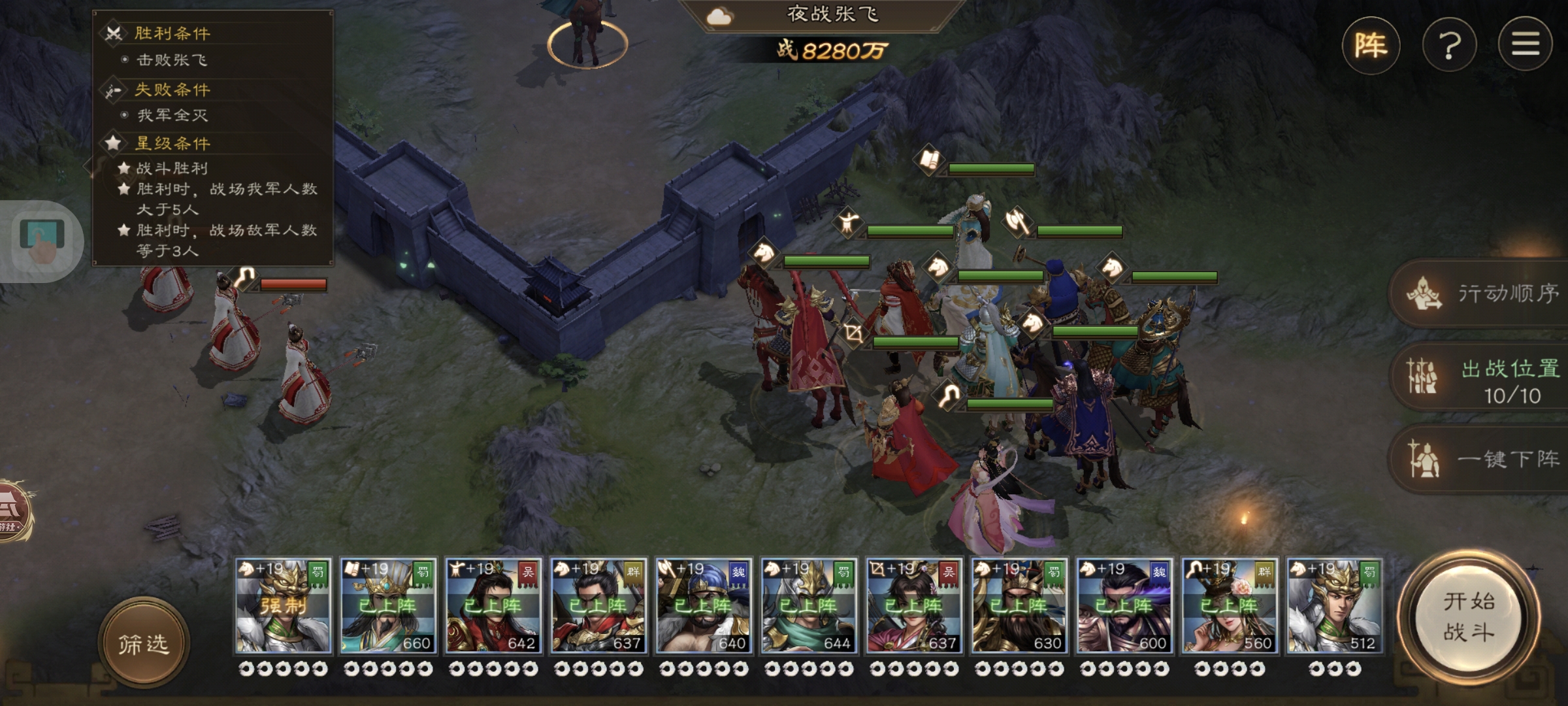Viewport: 1568px width, 706px height.
Task: Open the question mark help button
Action: coord(1449,46)
